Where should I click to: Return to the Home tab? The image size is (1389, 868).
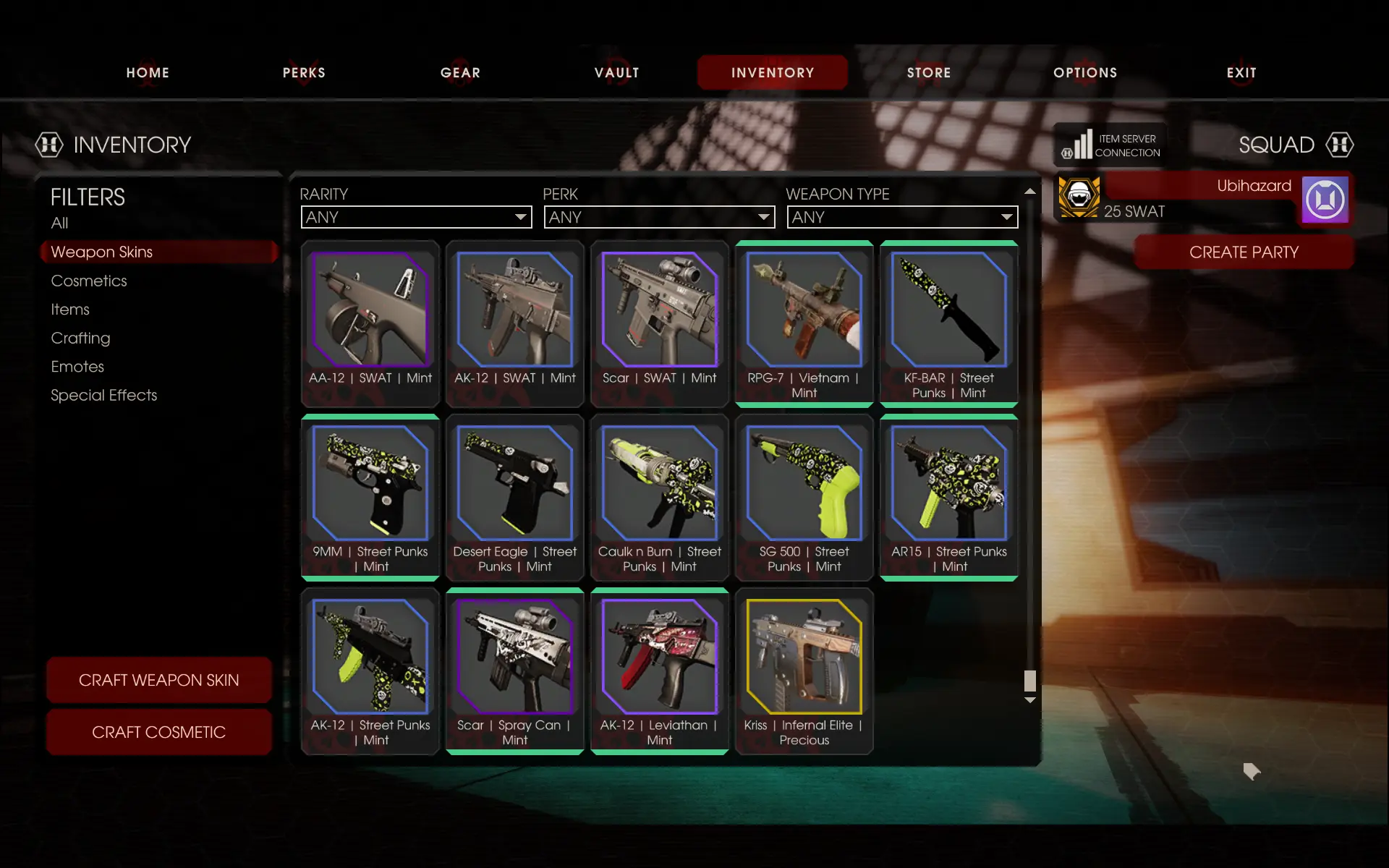(148, 72)
